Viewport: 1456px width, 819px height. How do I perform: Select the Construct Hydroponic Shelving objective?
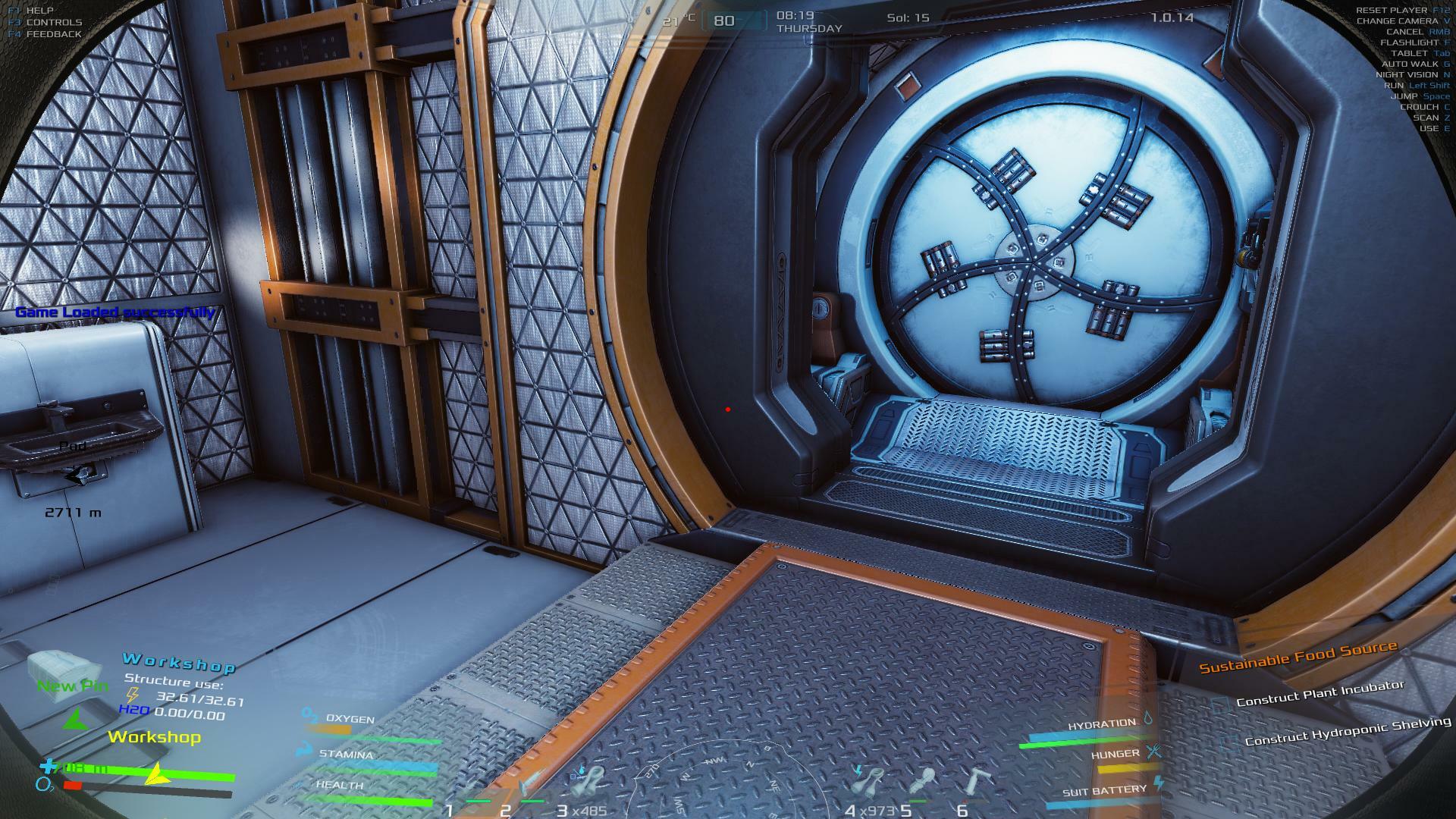point(1348,731)
